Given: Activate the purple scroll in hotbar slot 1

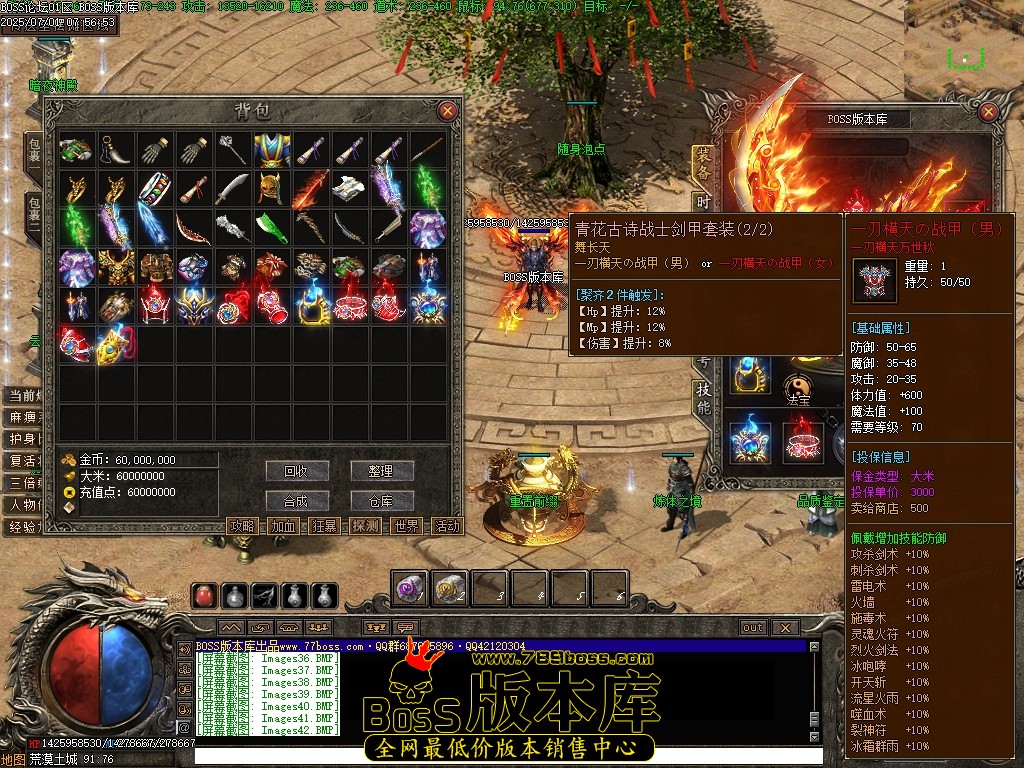Looking at the screenshot, I should click(x=408, y=588).
